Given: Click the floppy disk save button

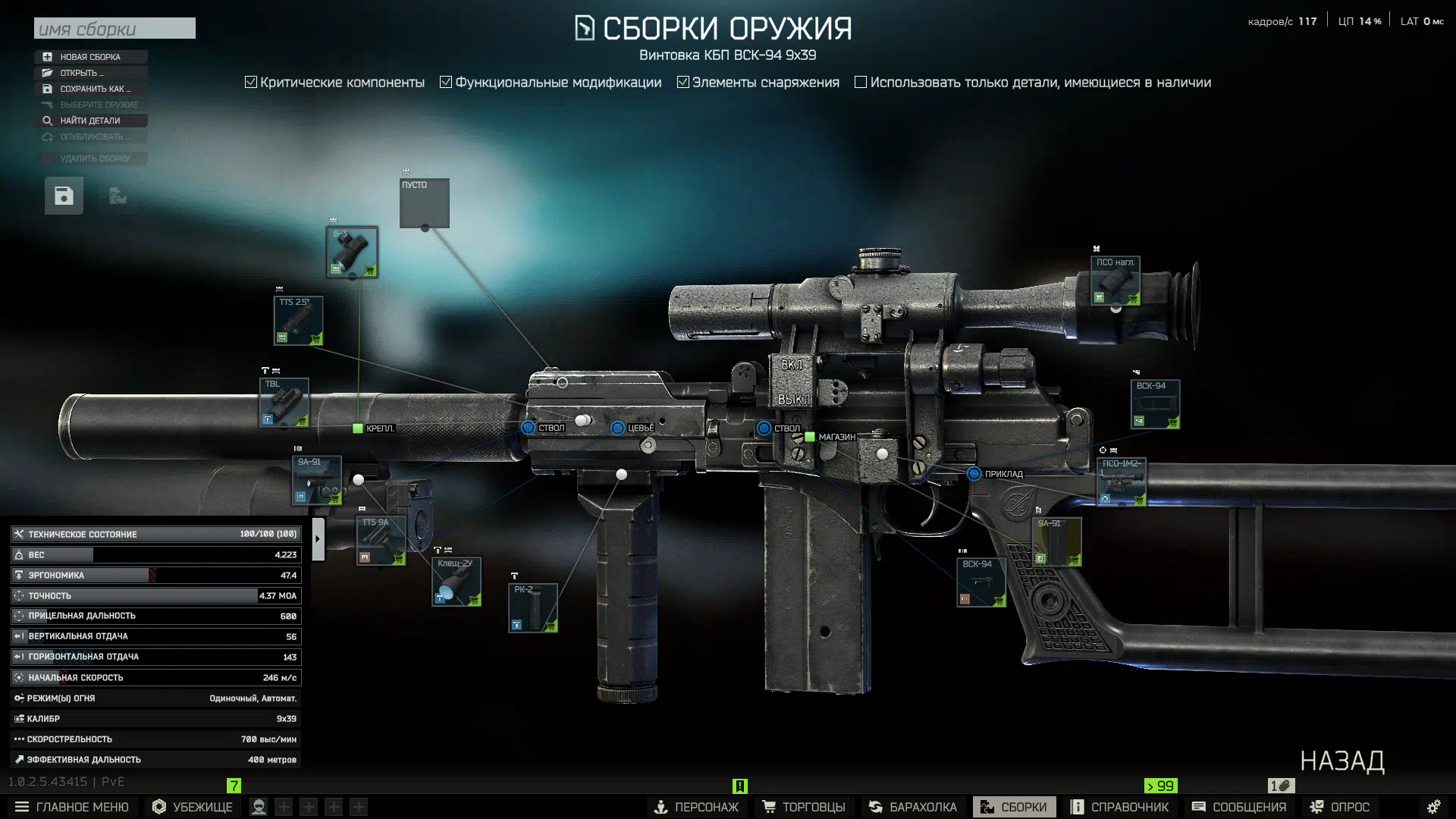Looking at the screenshot, I should [64, 196].
